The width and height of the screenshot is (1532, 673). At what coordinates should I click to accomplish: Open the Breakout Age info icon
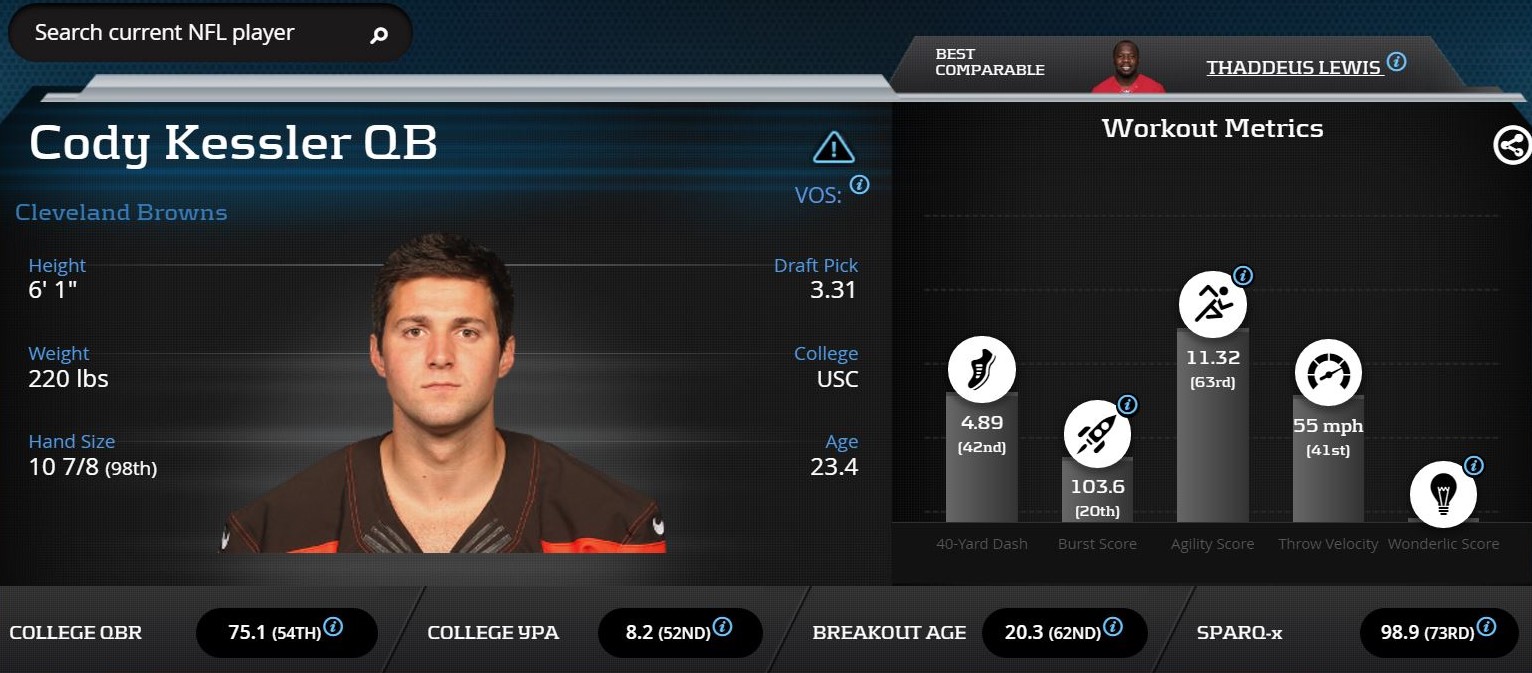pos(1111,627)
